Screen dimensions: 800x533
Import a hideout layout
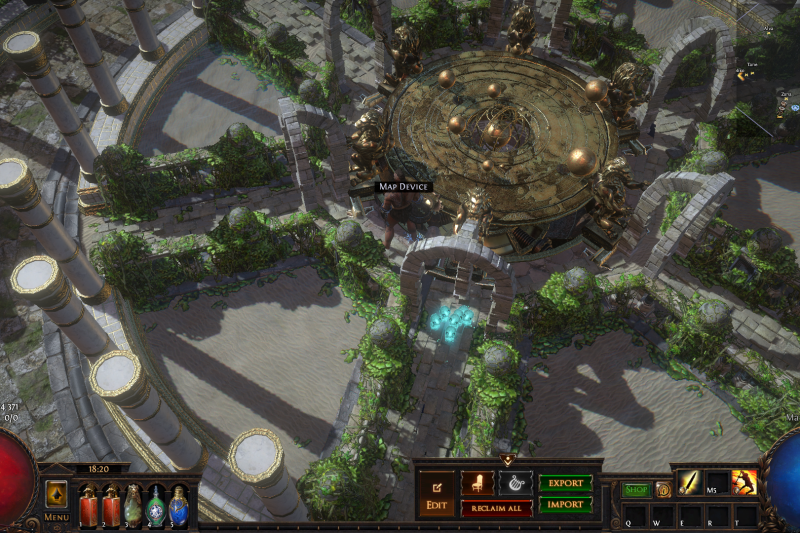pyautogui.click(x=565, y=505)
